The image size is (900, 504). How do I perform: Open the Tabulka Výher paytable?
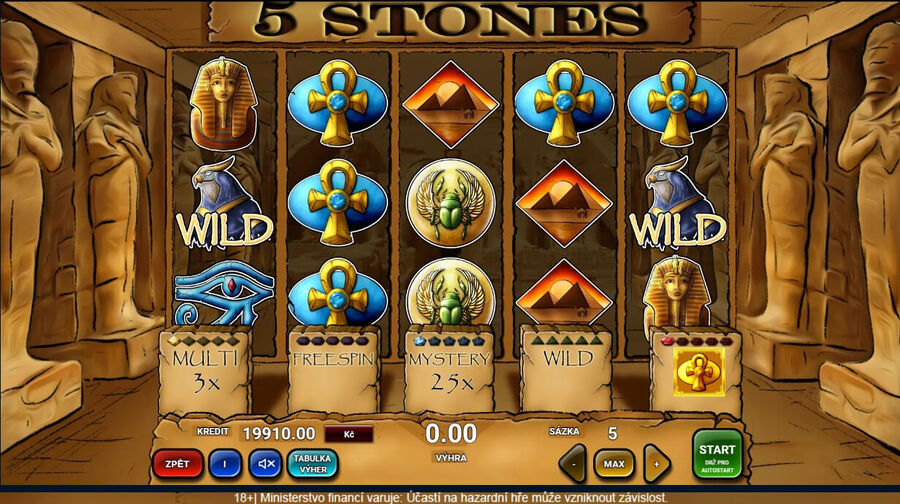pyautogui.click(x=312, y=464)
